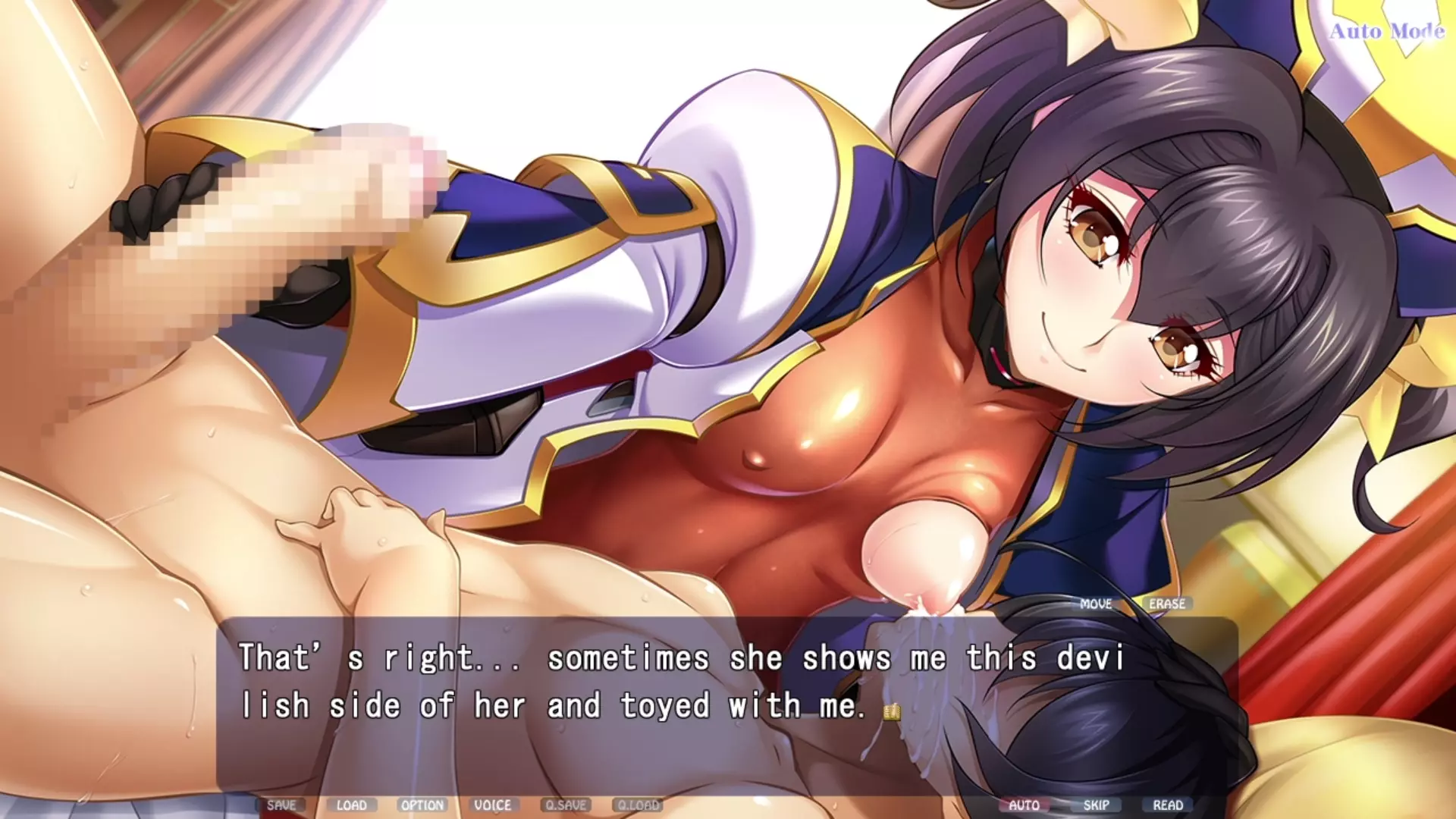Open the SAVE menu

(x=281, y=805)
